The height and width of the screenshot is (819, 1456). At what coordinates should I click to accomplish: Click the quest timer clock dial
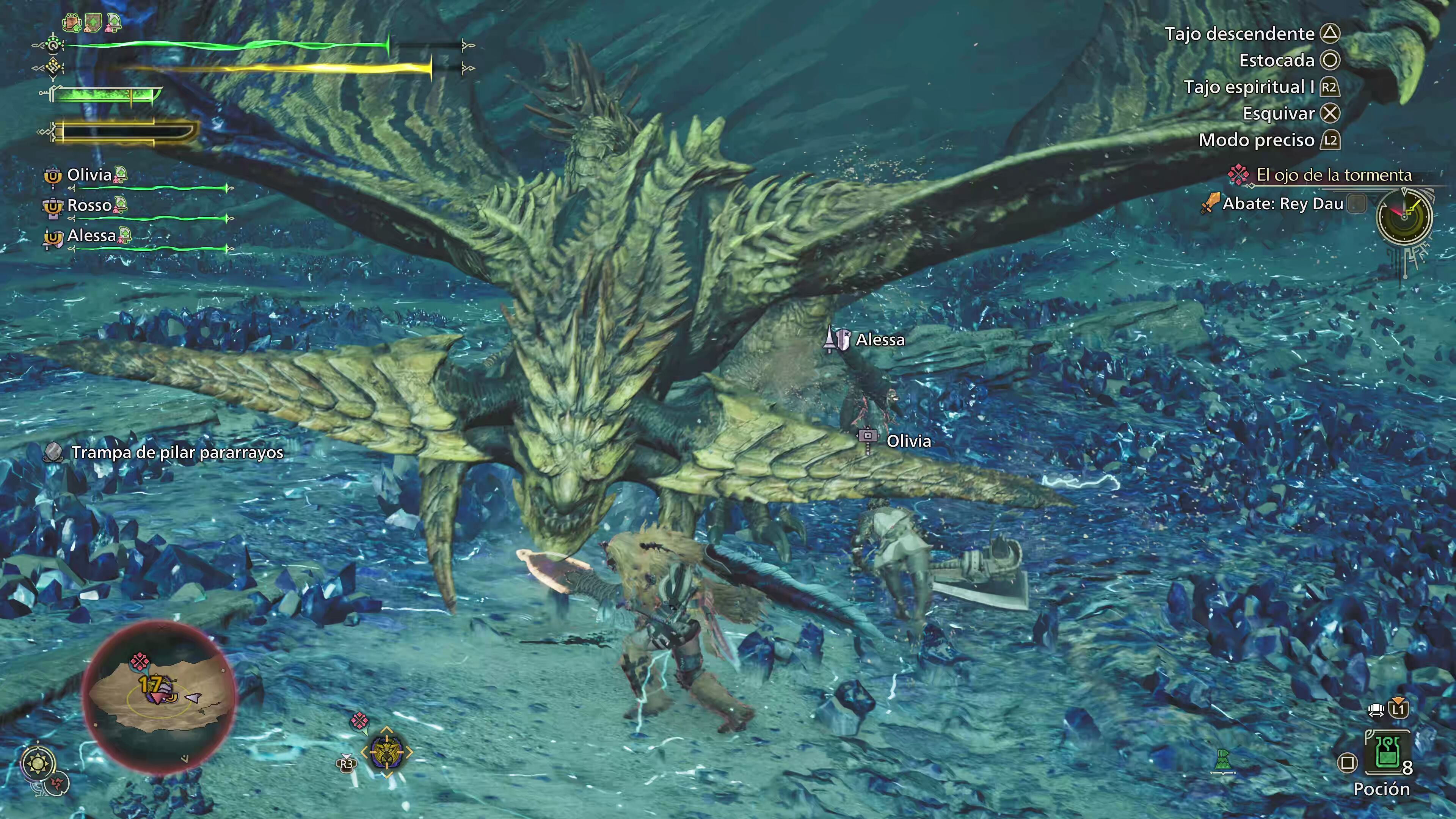[x=1404, y=217]
